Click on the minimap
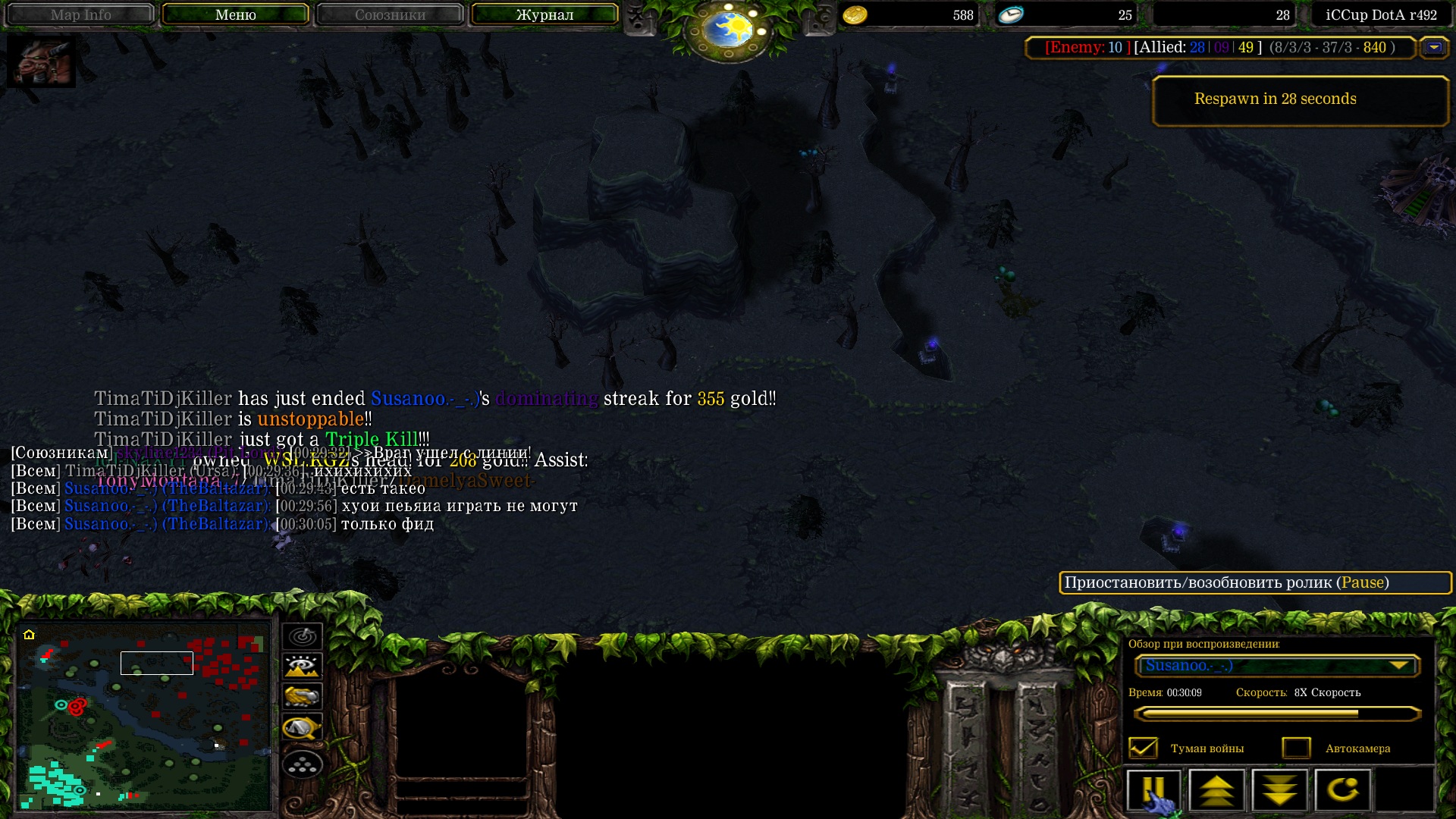The width and height of the screenshot is (1456, 819). click(x=144, y=715)
